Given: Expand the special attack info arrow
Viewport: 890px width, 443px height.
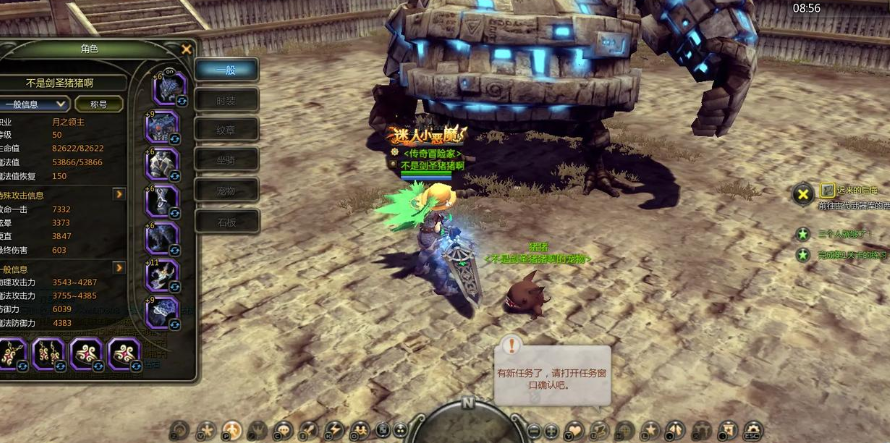Looking at the screenshot, I should pyautogui.click(x=118, y=194).
